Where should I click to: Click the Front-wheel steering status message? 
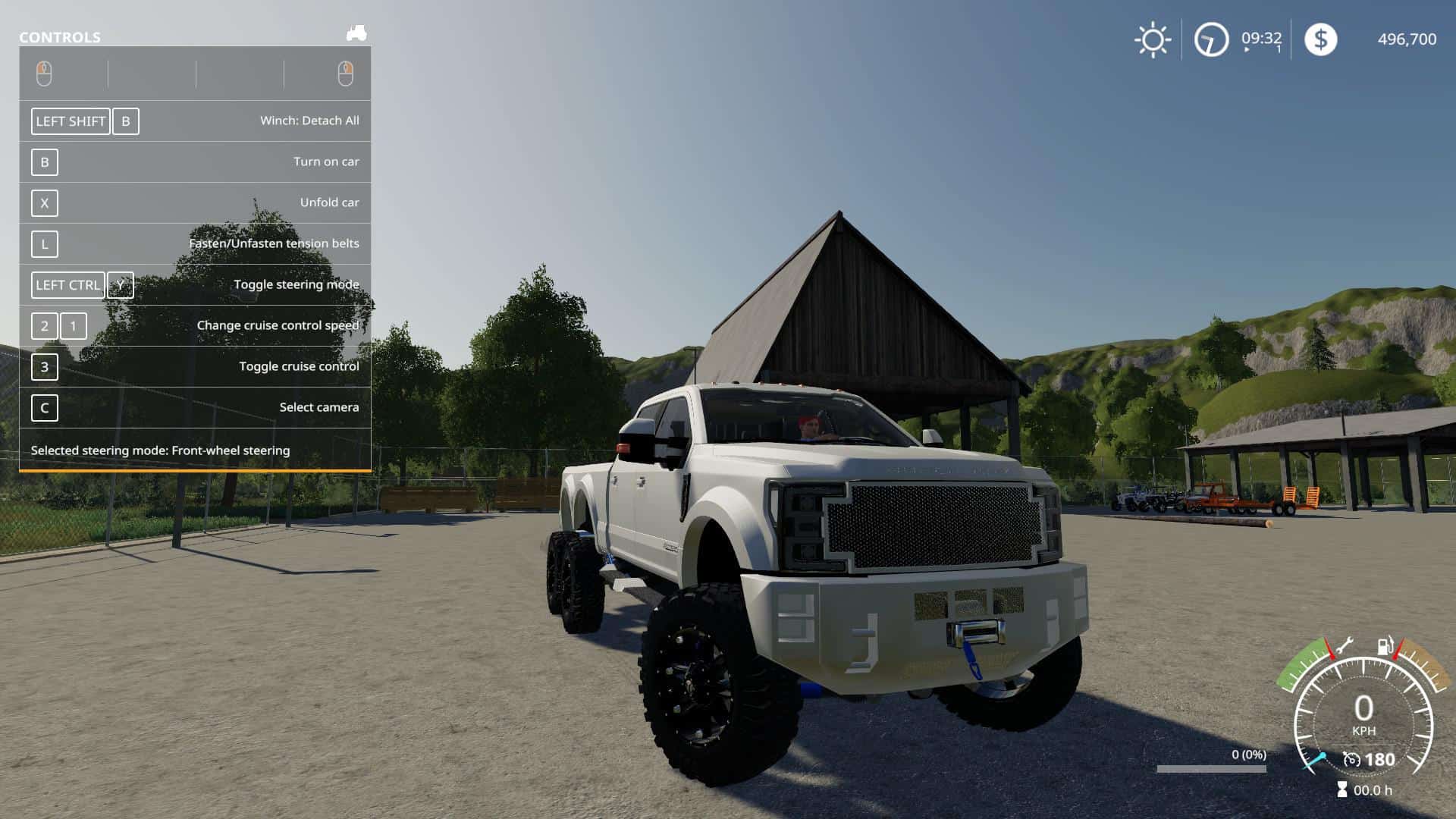pyautogui.click(x=159, y=450)
